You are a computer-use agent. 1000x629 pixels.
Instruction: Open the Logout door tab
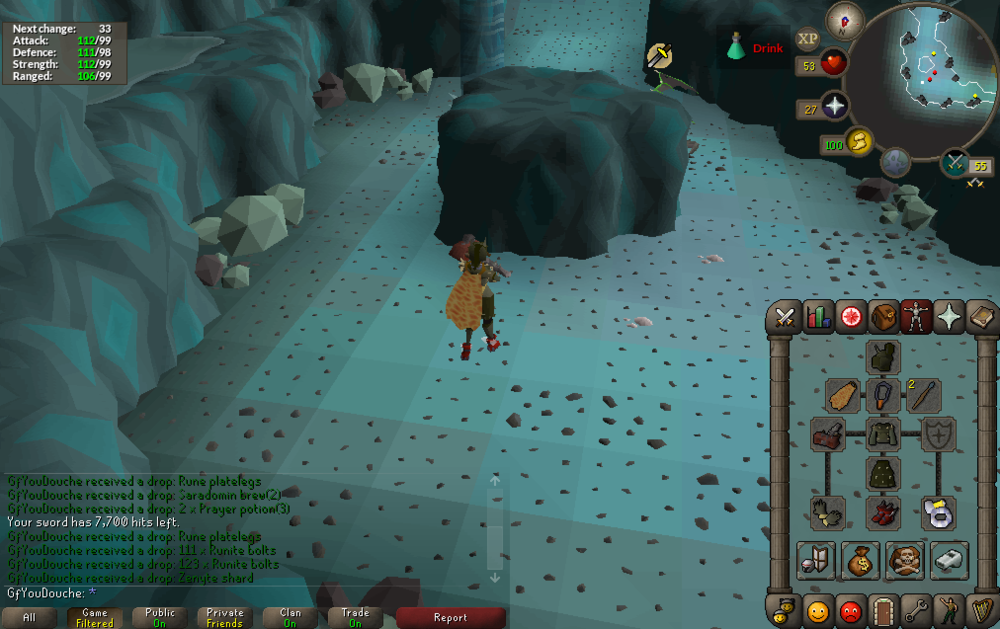click(x=883, y=609)
